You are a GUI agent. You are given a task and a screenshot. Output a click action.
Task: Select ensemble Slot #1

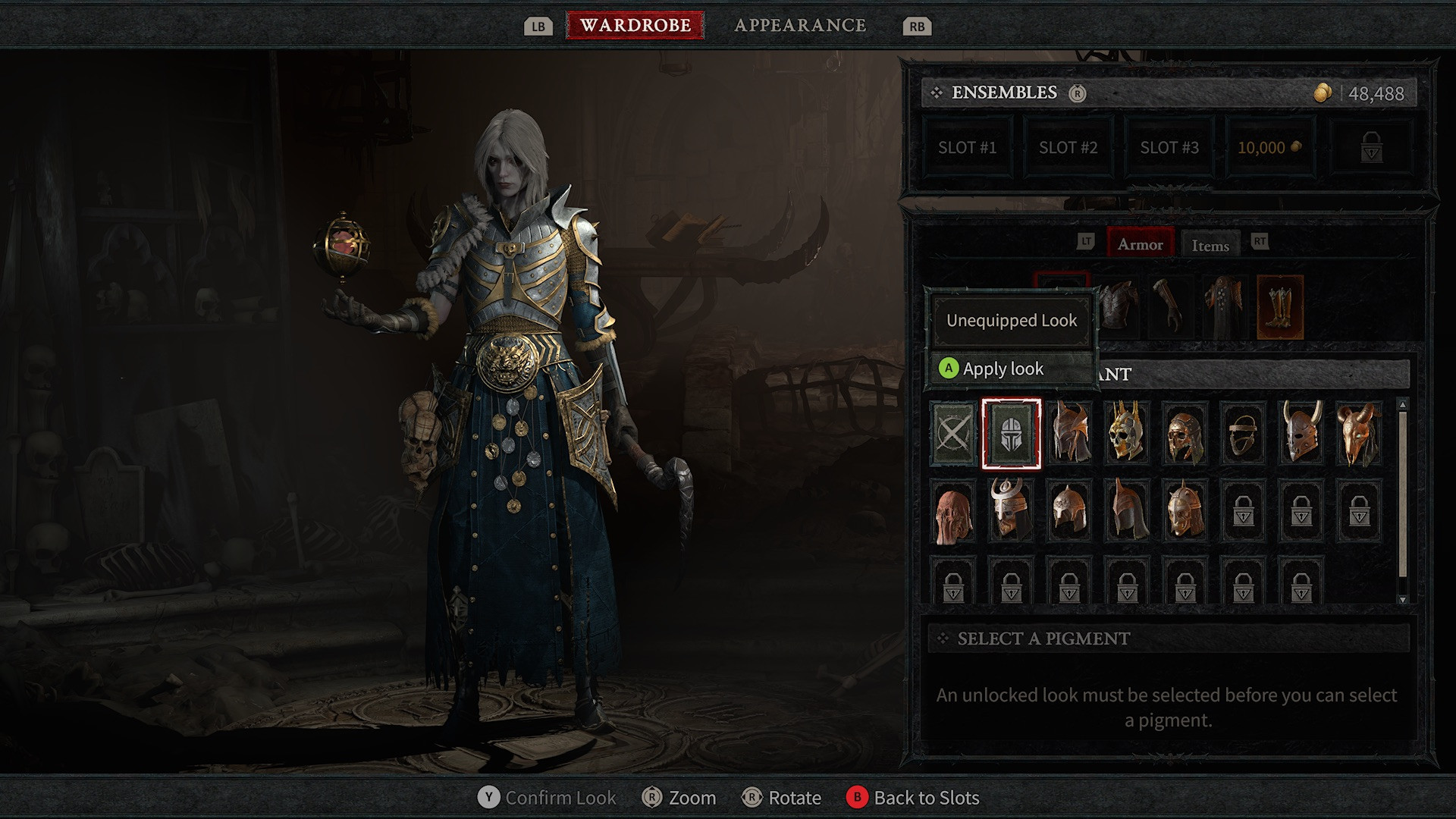click(967, 148)
